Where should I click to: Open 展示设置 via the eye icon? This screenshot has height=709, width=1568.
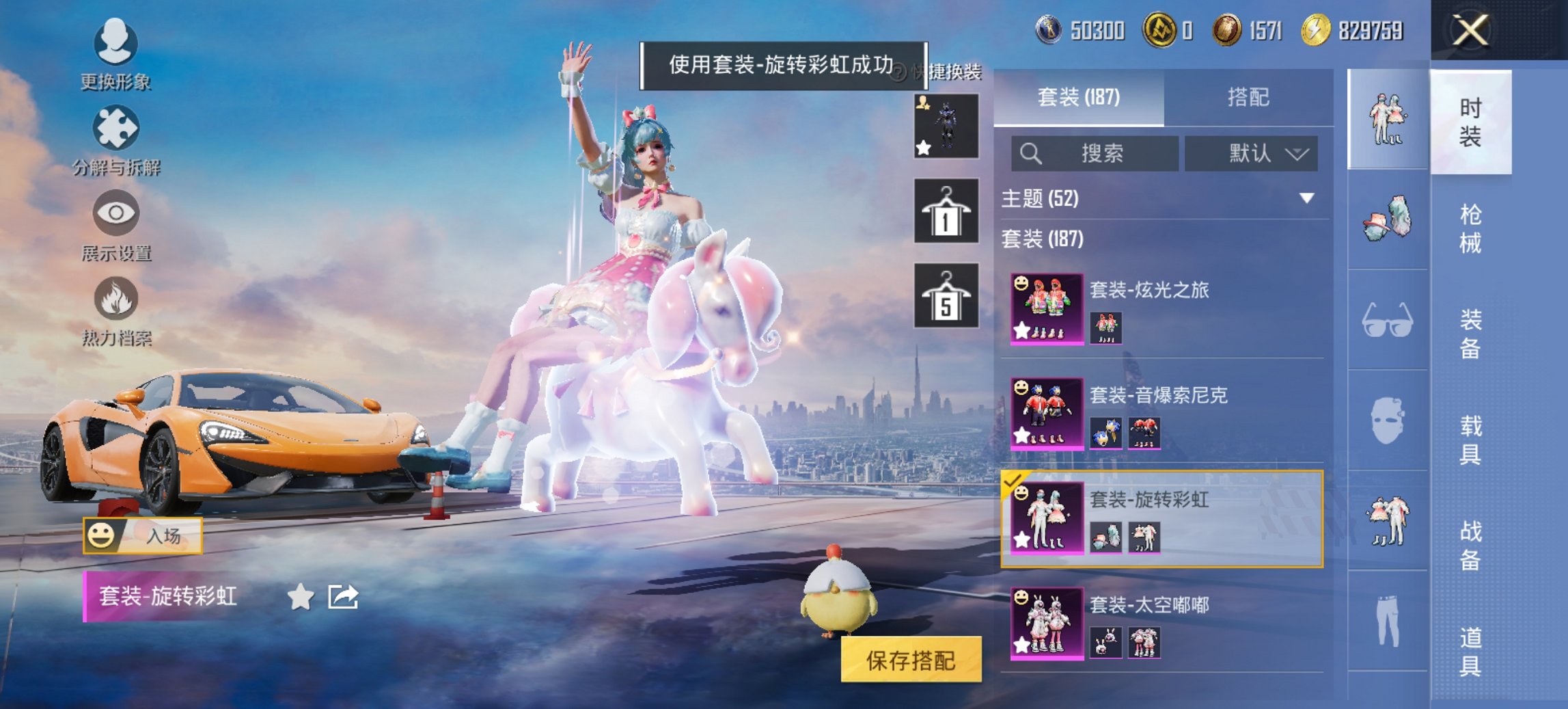click(116, 213)
